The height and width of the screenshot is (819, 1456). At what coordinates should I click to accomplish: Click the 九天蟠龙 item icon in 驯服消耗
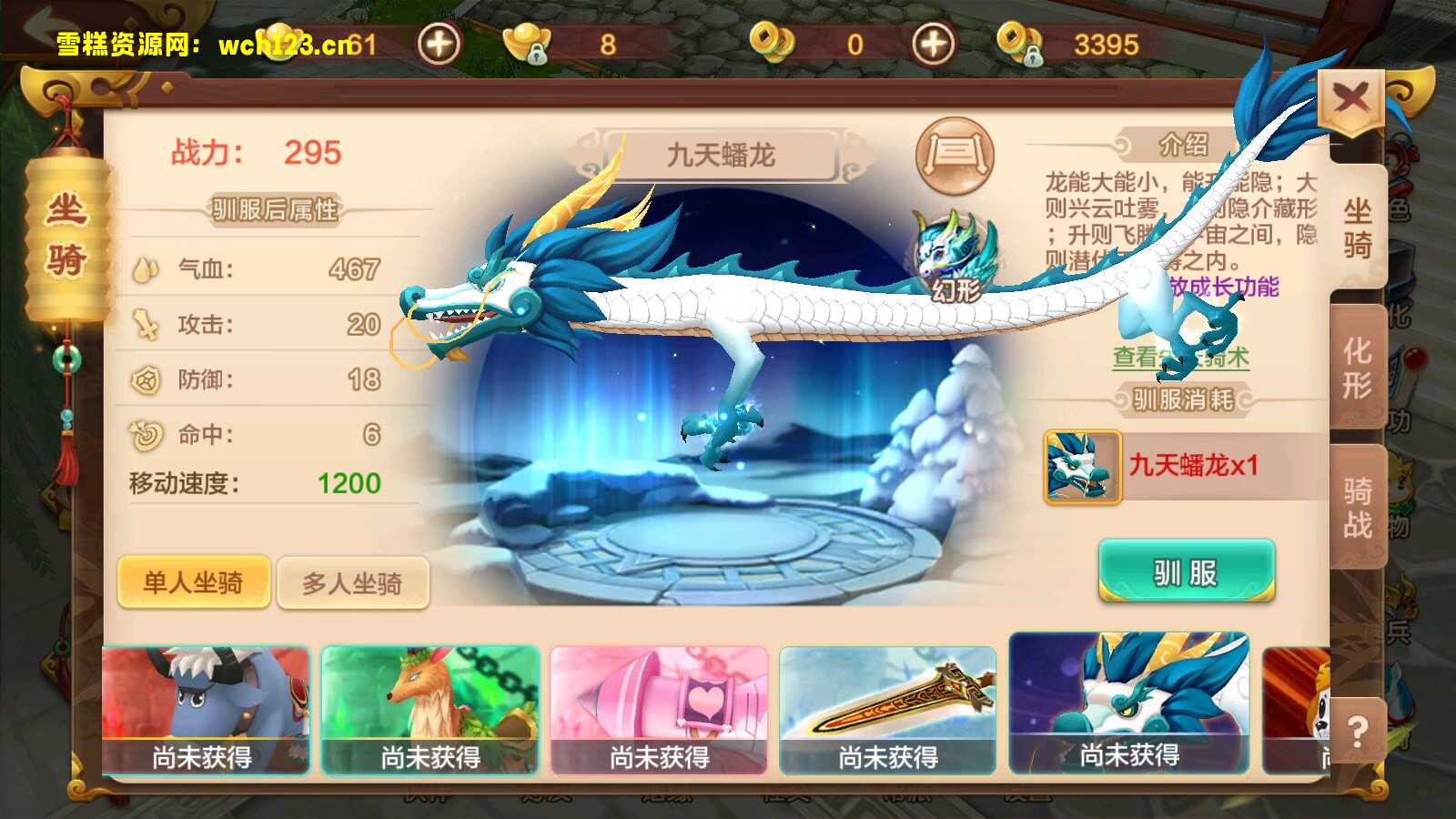pos(1081,468)
